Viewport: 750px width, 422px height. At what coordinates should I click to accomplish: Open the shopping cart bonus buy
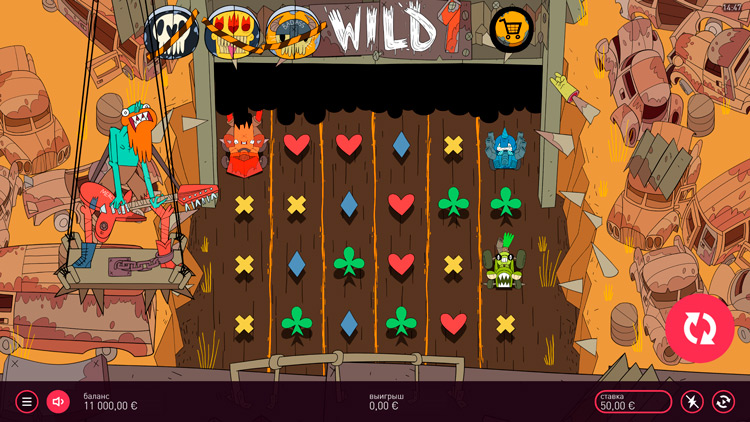512,29
